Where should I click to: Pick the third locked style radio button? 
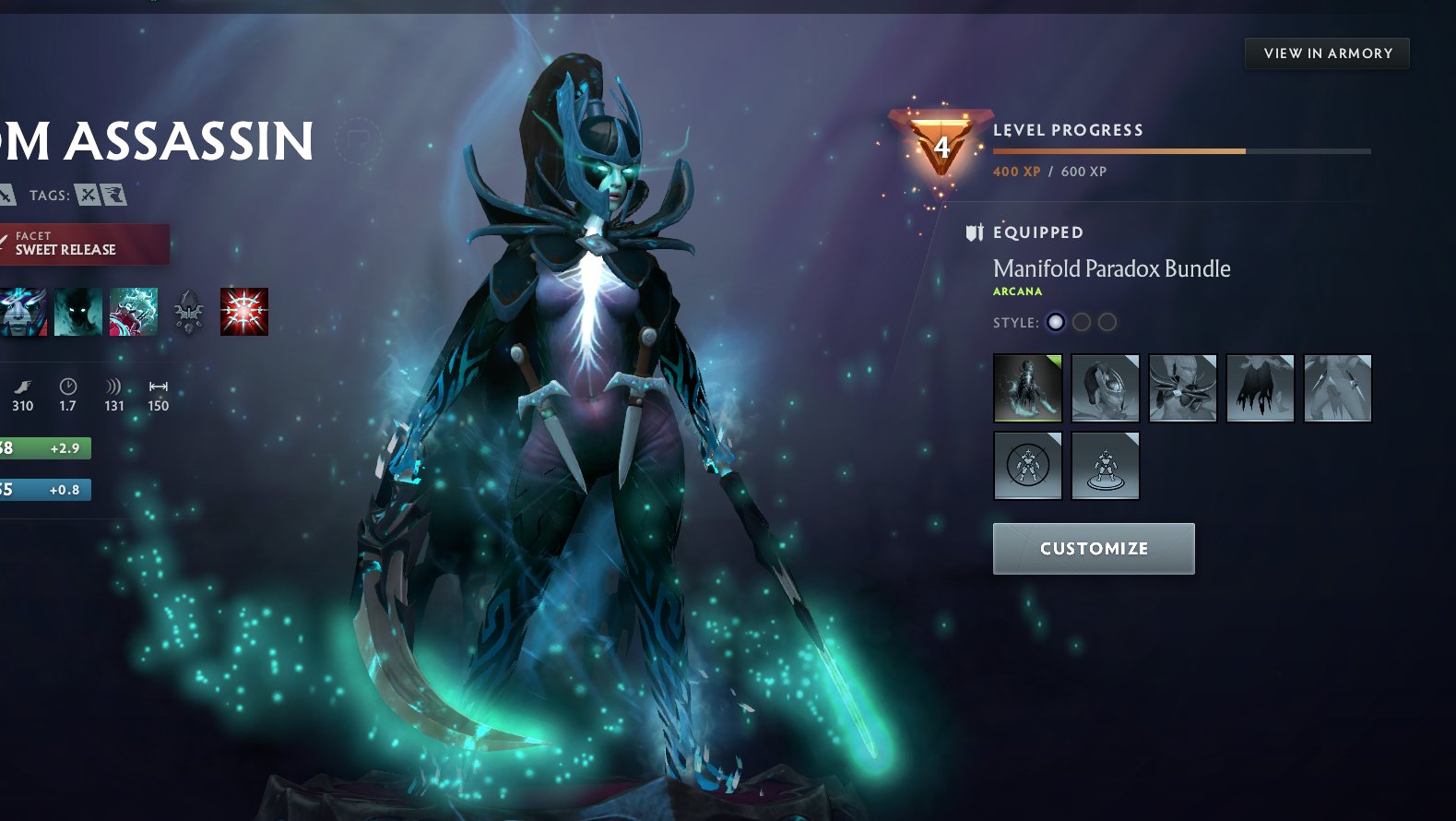1107,322
